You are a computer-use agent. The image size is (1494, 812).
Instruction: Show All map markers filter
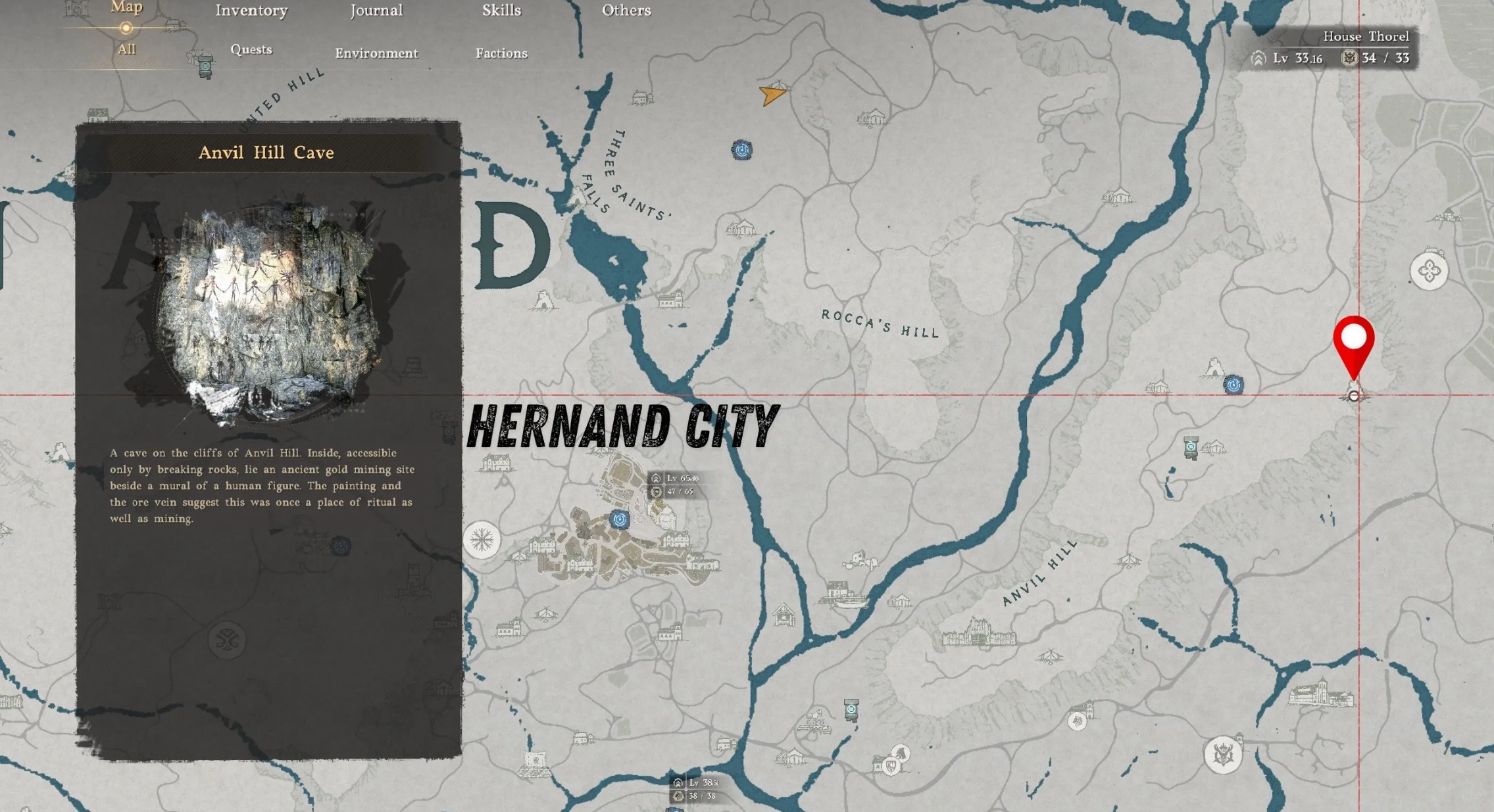[126, 49]
